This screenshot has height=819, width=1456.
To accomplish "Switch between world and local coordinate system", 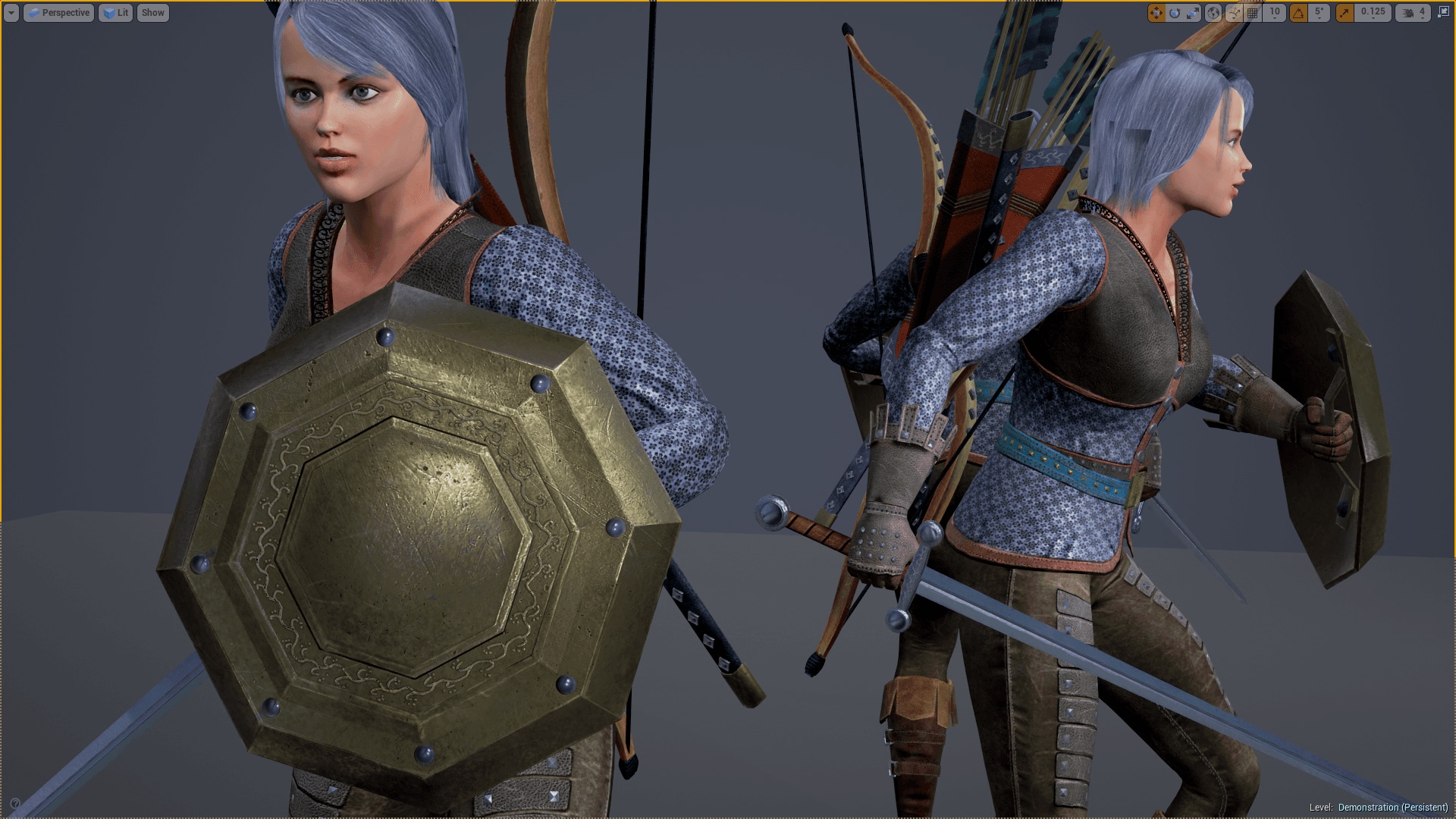I will pyautogui.click(x=1213, y=12).
